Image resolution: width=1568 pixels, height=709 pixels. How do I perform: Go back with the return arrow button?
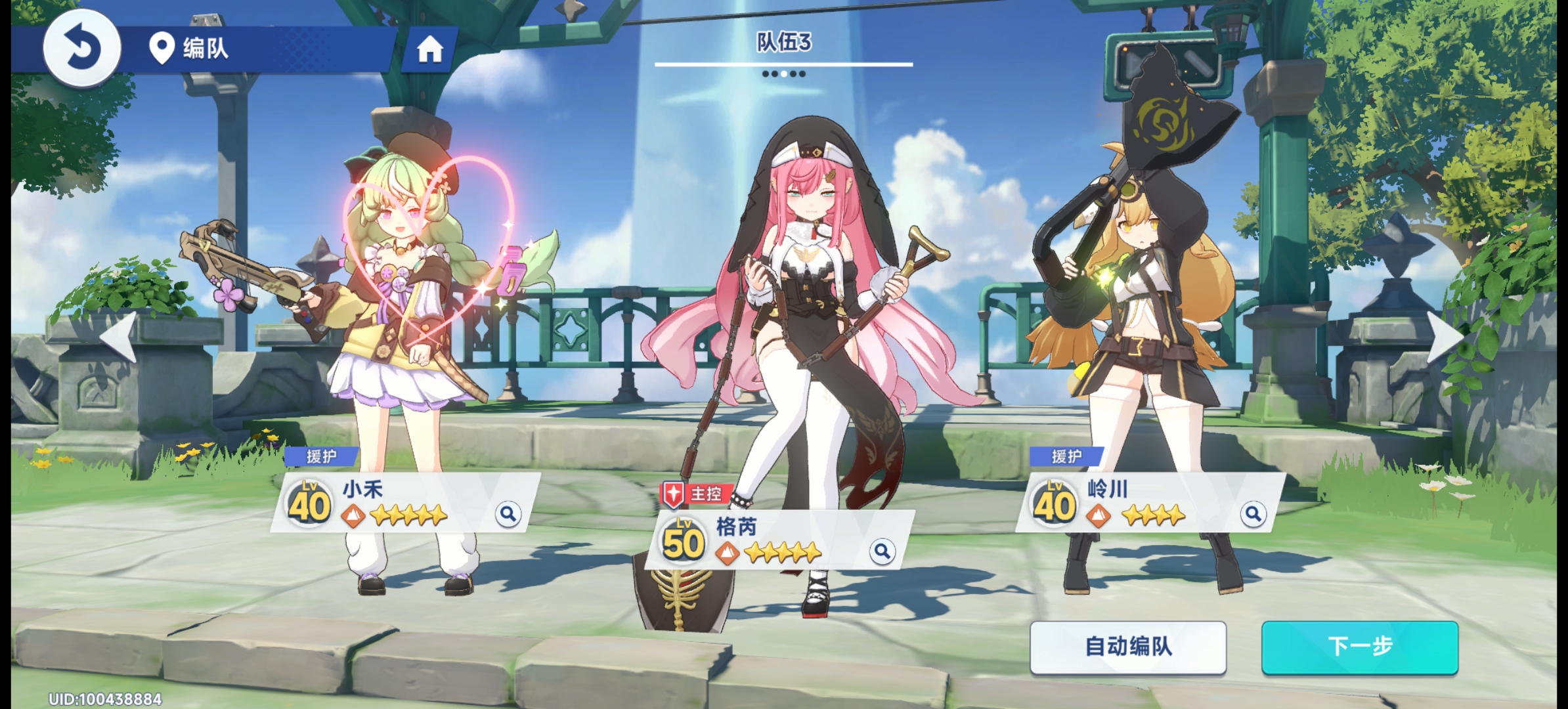coord(81,48)
